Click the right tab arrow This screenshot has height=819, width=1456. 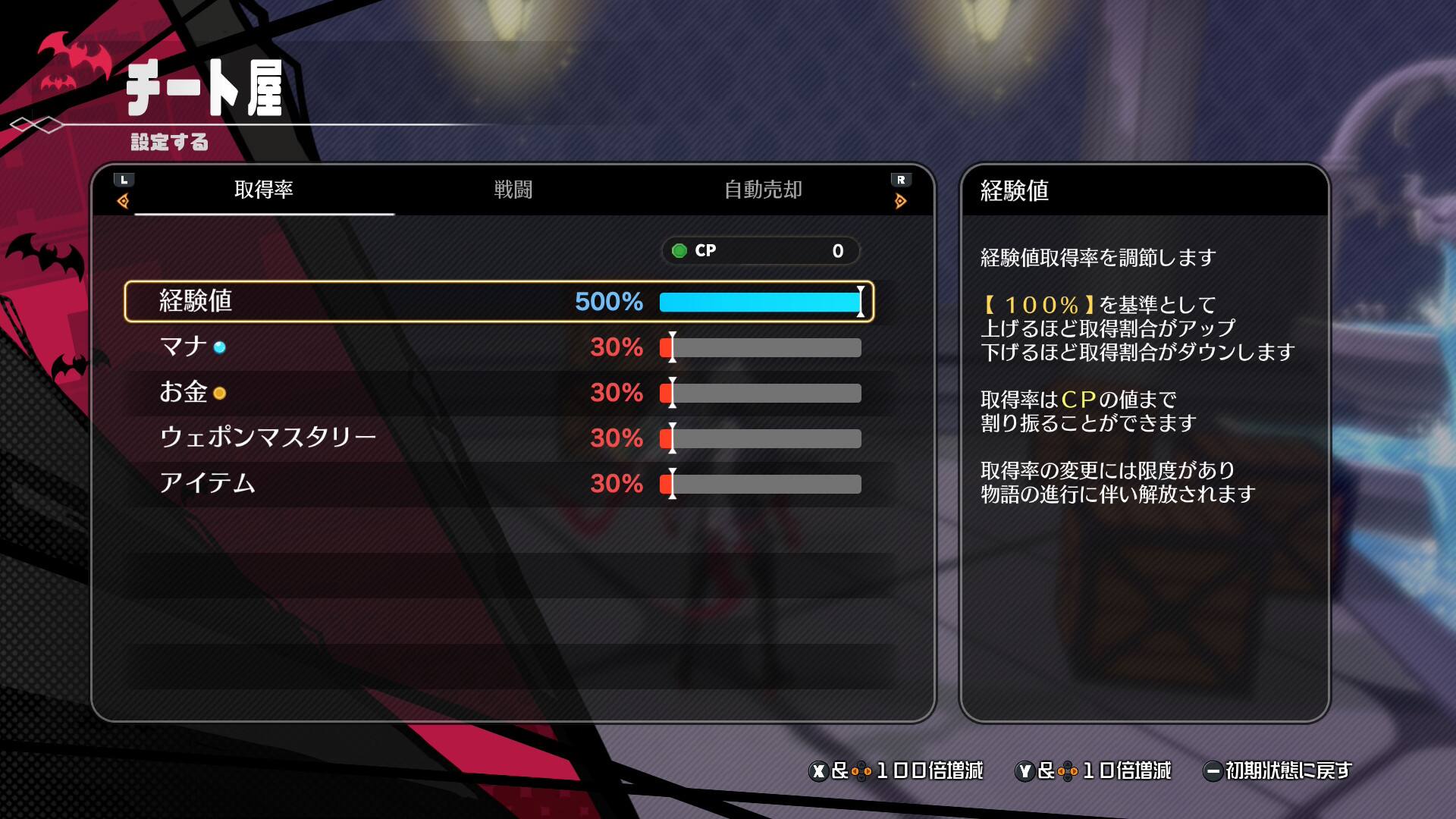pos(900,200)
